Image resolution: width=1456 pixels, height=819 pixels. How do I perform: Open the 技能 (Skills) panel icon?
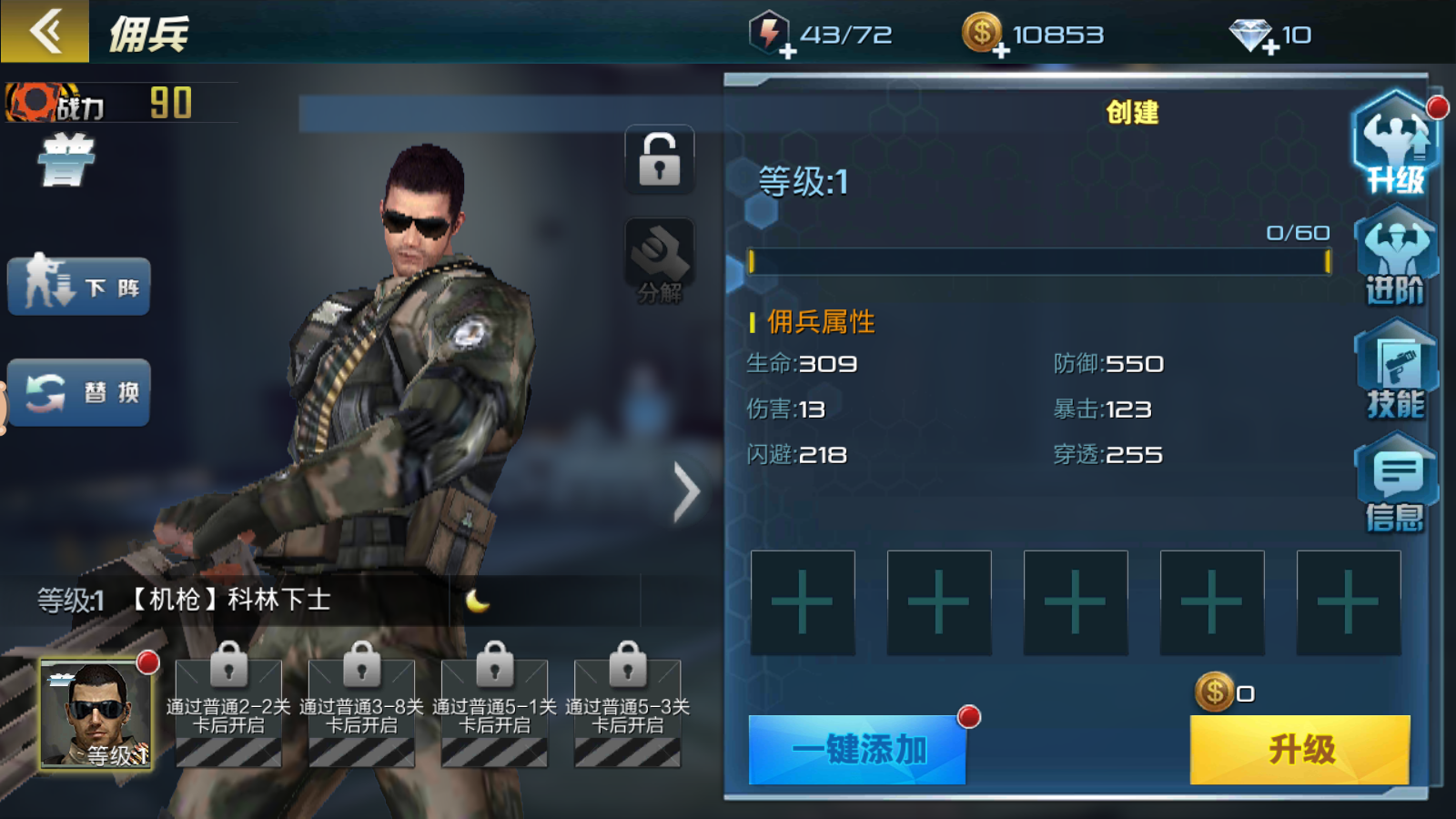1395,378
